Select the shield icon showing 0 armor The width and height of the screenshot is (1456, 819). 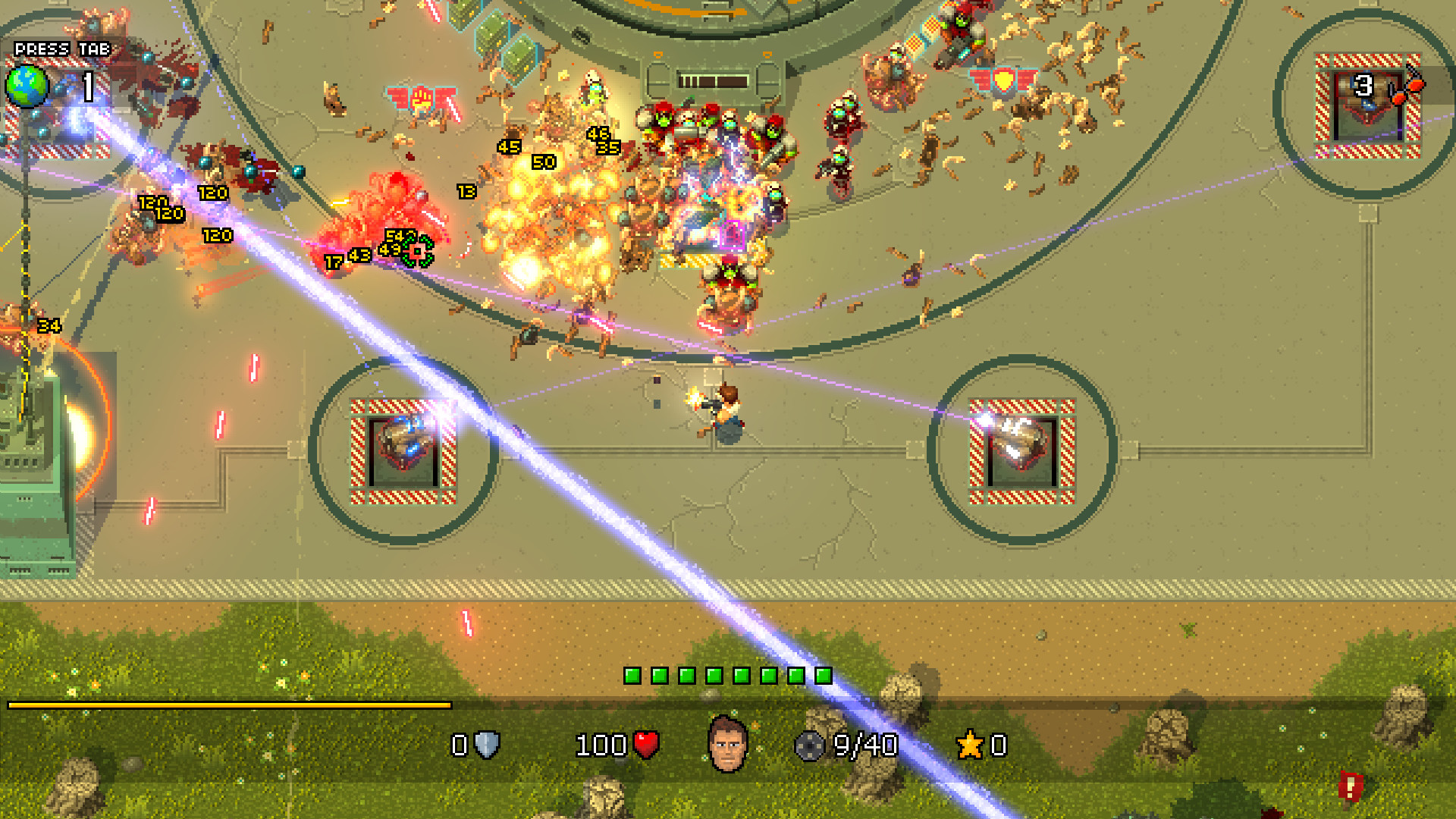pos(485,745)
